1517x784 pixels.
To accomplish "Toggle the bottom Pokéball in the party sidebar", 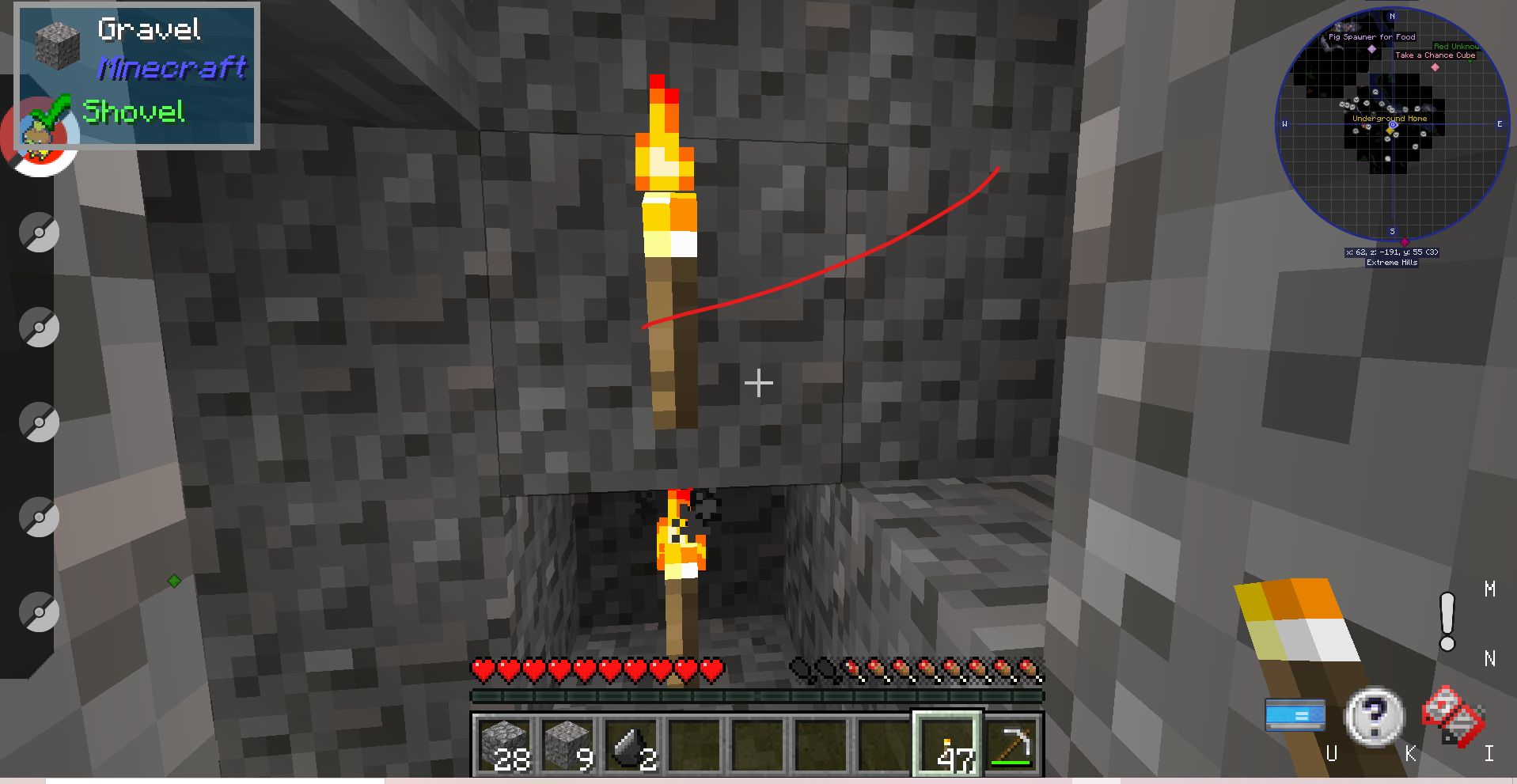I will coord(37,609).
